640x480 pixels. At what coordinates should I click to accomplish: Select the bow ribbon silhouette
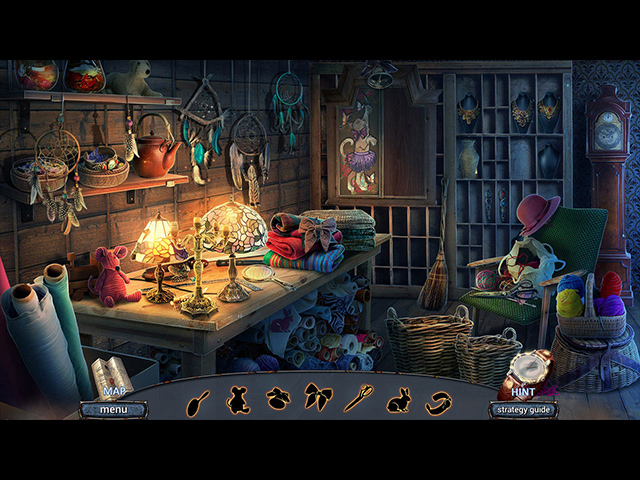(318, 399)
